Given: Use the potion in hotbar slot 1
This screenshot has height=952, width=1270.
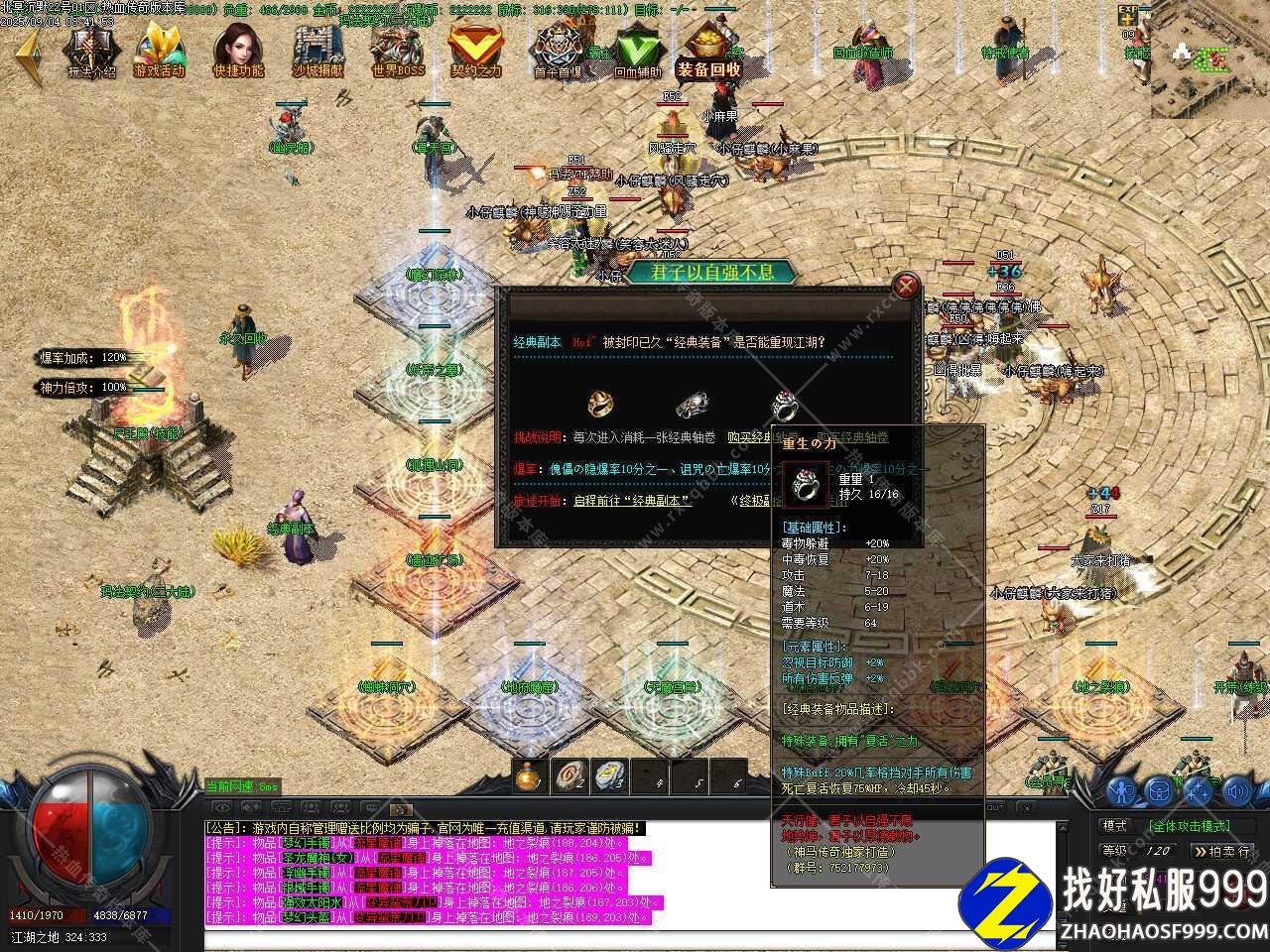Looking at the screenshot, I should coord(528,776).
